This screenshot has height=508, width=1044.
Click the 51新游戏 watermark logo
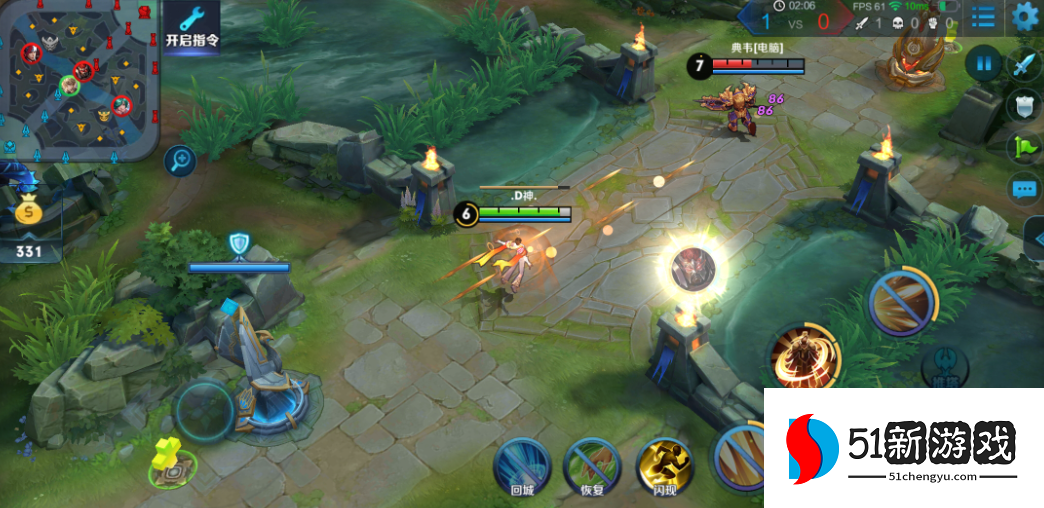pyautogui.click(x=905, y=447)
